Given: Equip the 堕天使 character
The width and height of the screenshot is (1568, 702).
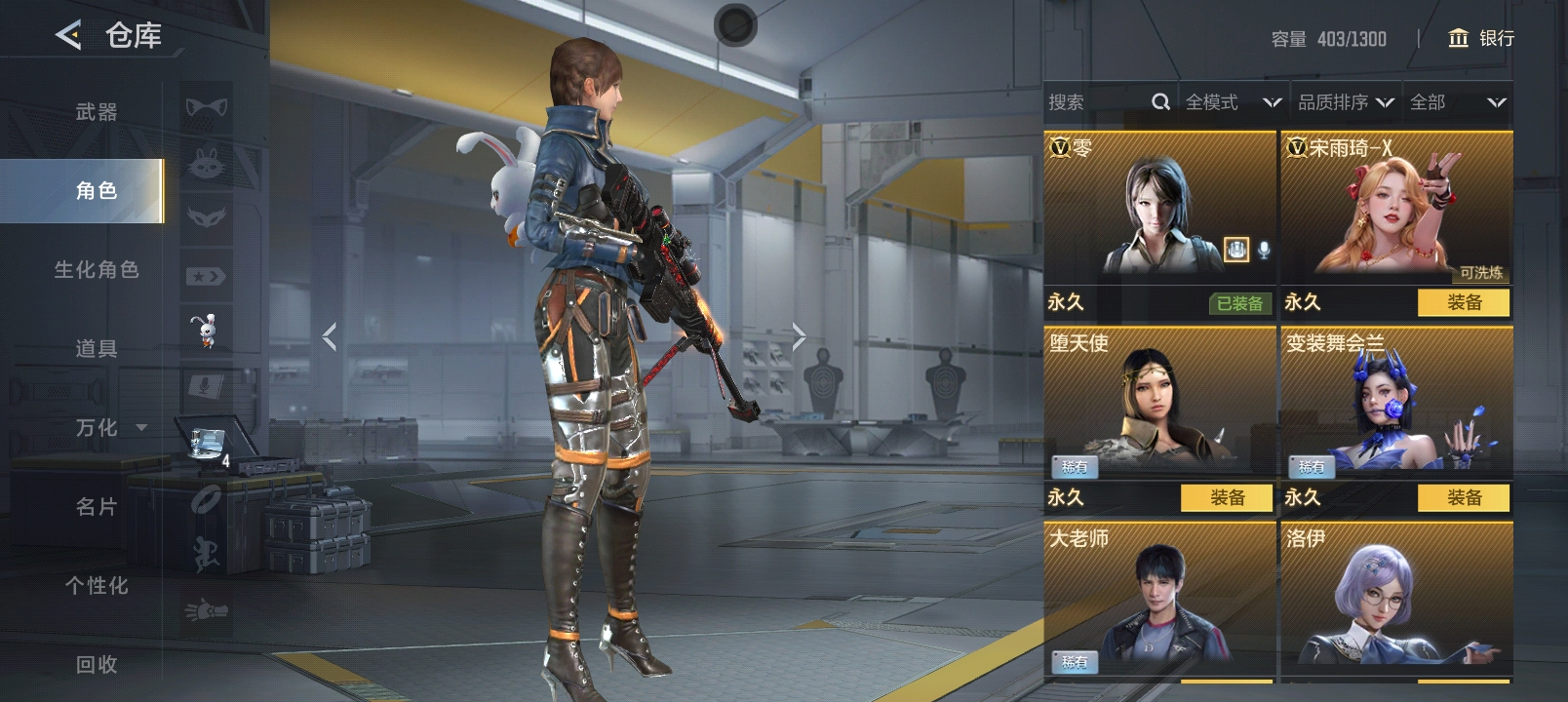Looking at the screenshot, I should [1227, 498].
